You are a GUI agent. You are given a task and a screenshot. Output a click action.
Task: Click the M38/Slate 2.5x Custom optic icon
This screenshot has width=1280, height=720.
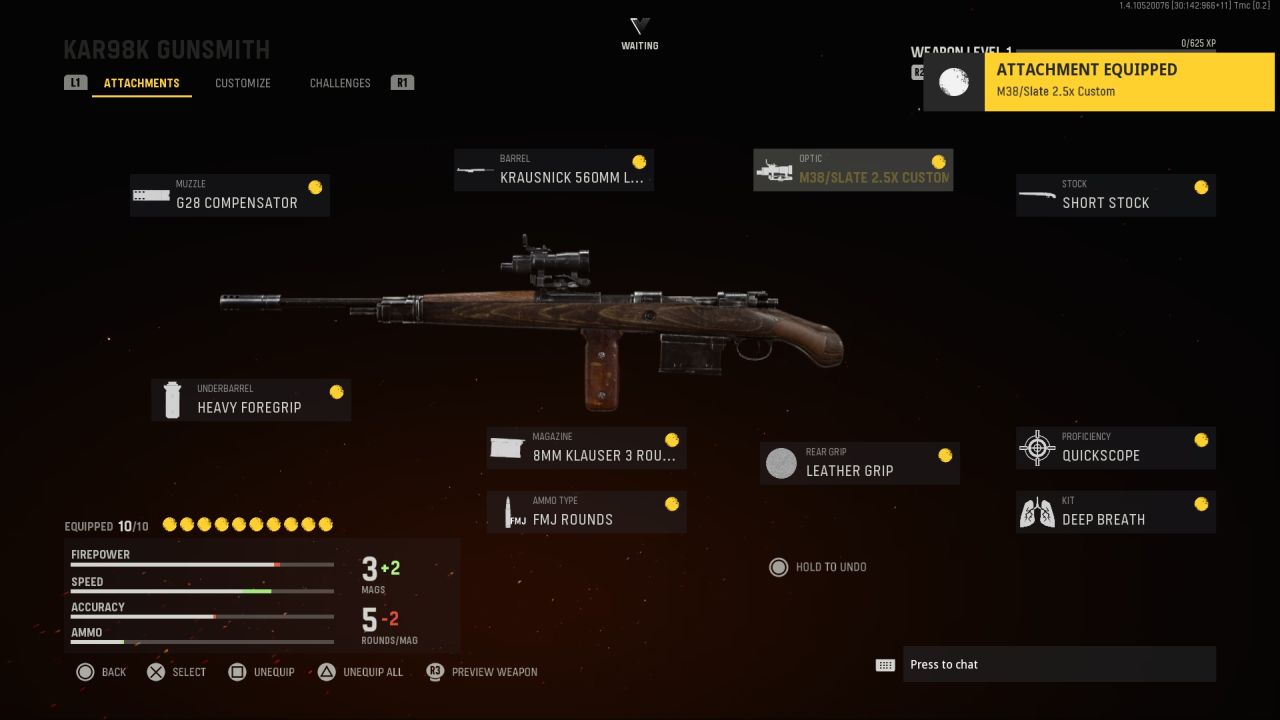[x=775, y=169]
